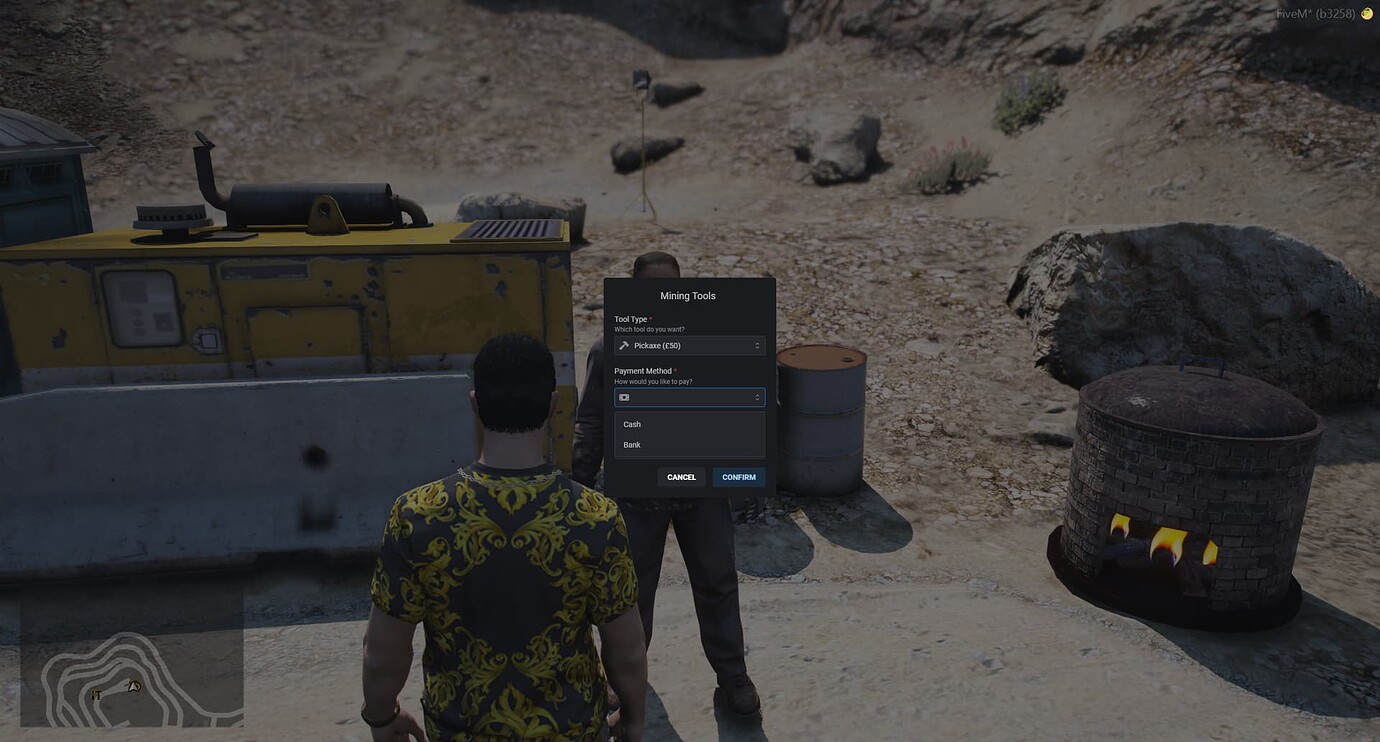The image size is (1380, 742).
Task: Click the Mining Tools dialog title
Action: click(688, 295)
